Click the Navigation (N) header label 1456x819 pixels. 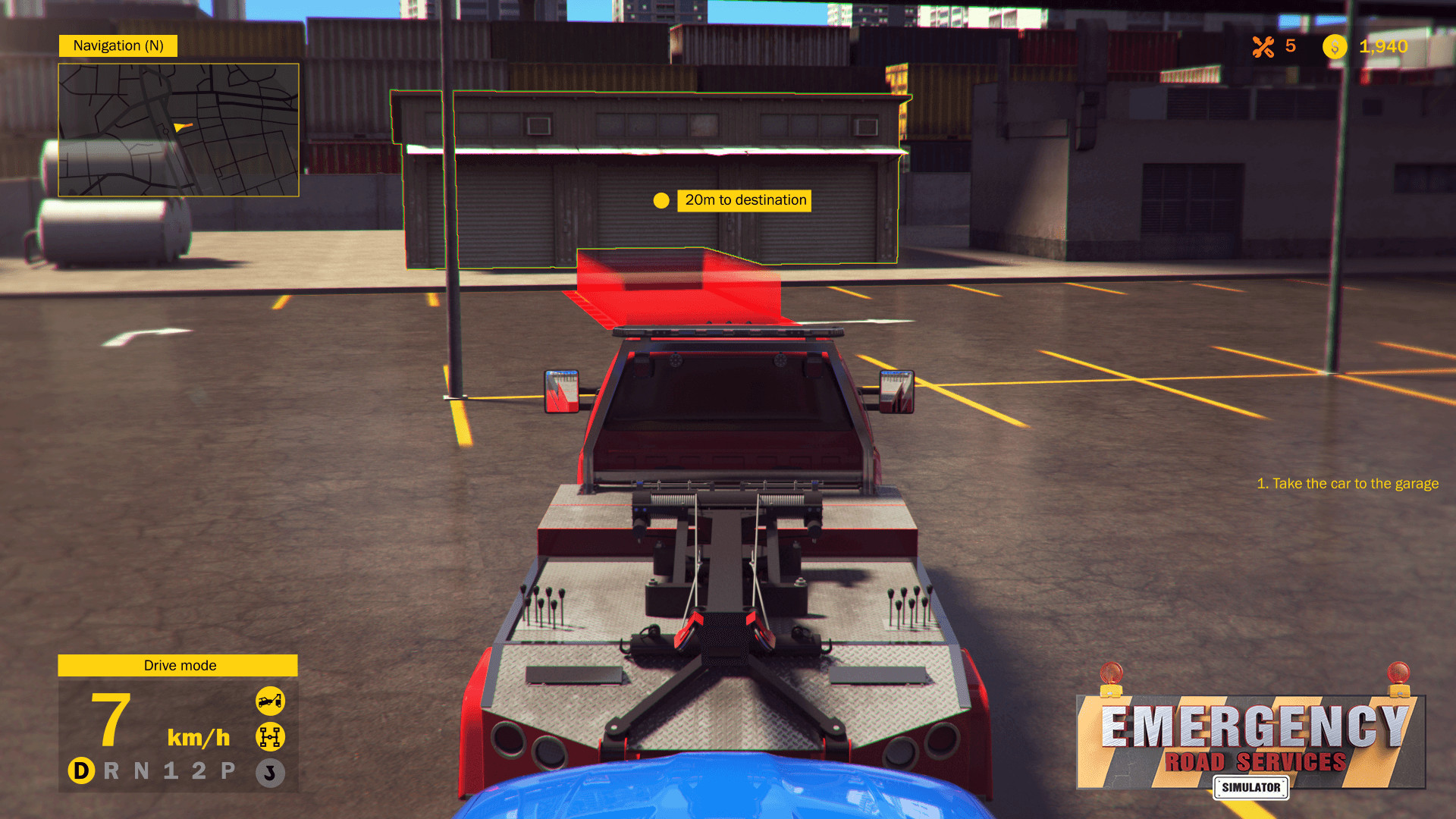[x=118, y=45]
